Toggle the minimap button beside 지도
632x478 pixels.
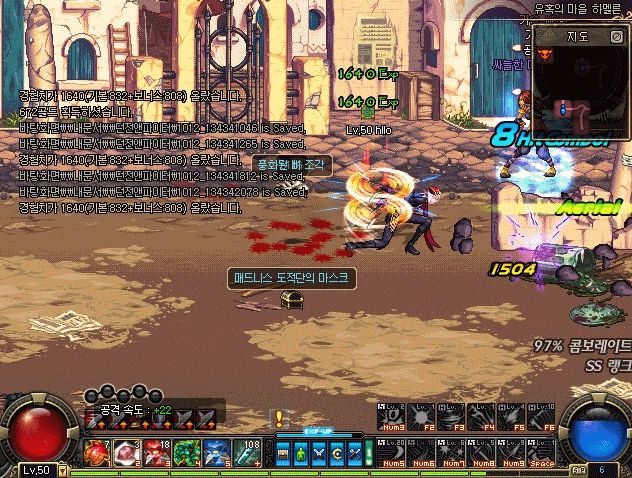pyautogui.click(x=614, y=36)
